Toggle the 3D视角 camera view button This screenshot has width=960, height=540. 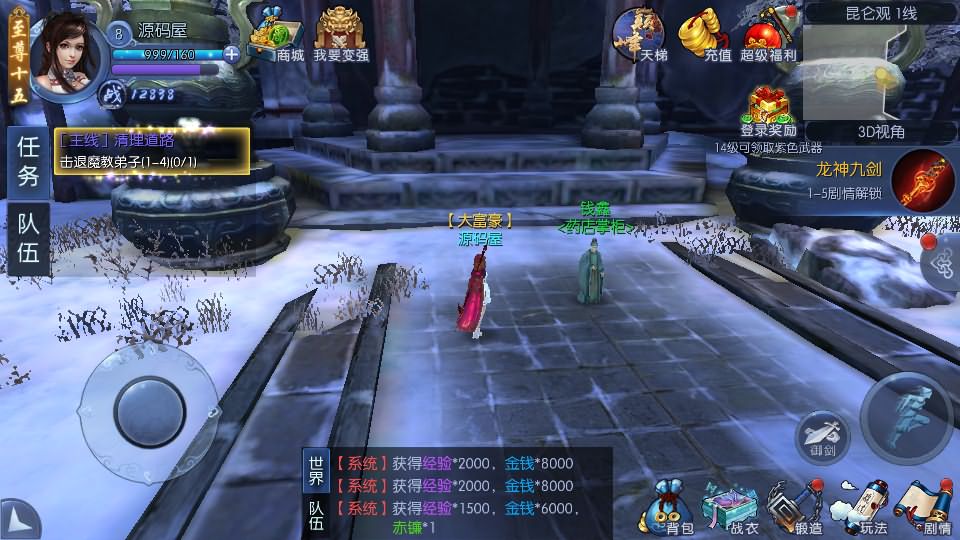[853, 131]
